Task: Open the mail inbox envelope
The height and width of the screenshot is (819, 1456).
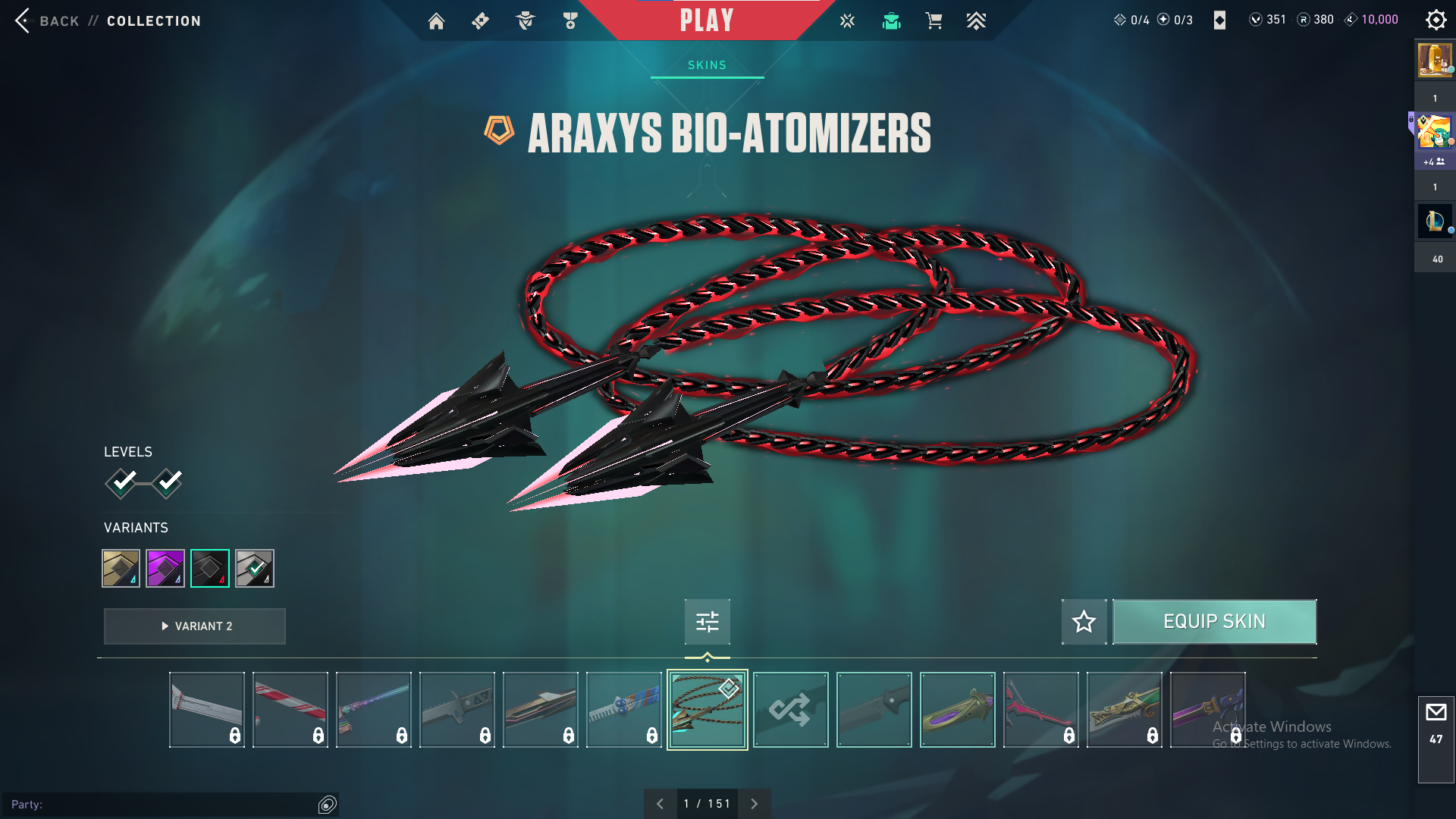Action: (1436, 713)
